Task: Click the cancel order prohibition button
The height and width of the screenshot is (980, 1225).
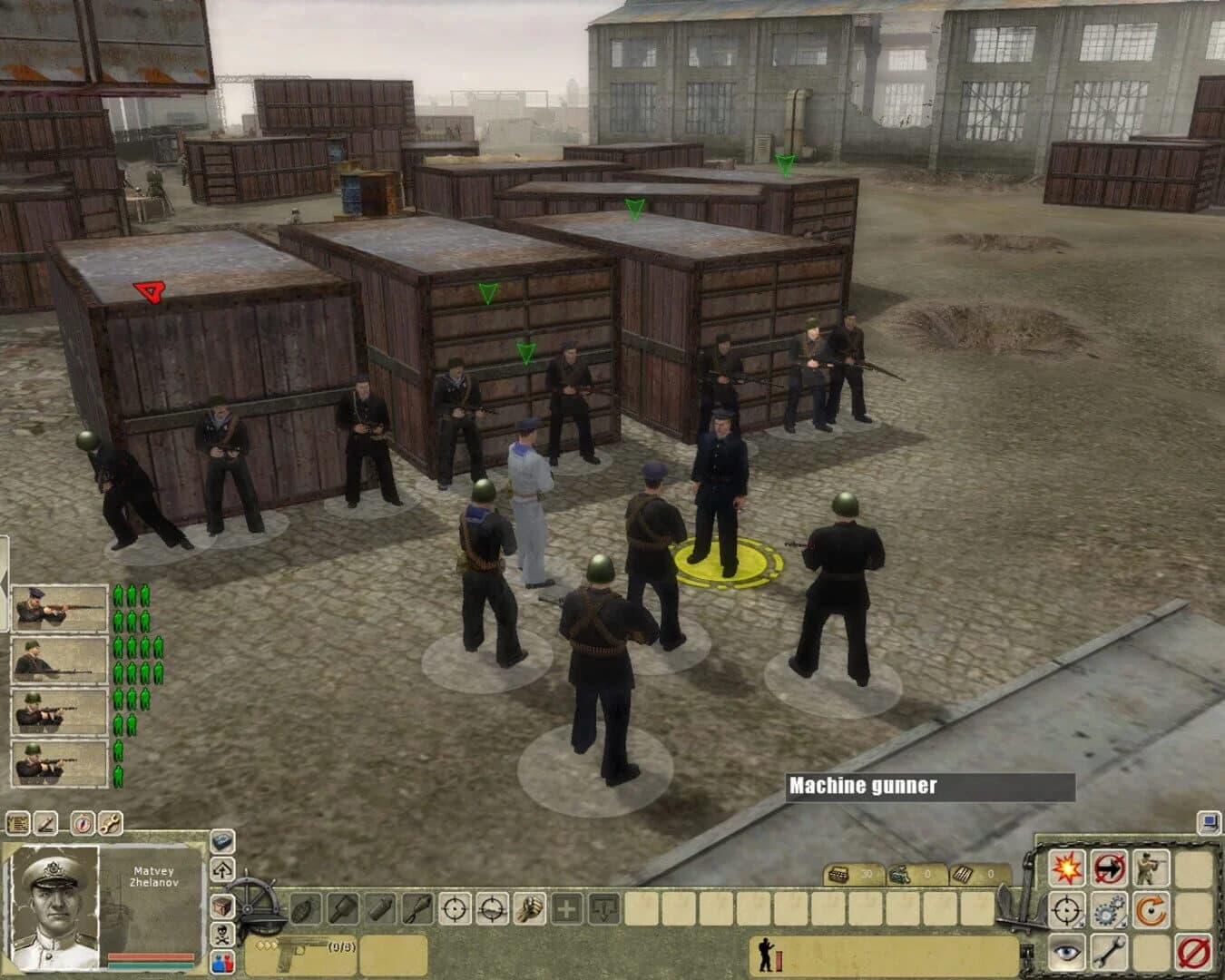Action: pyautogui.click(x=1191, y=953)
